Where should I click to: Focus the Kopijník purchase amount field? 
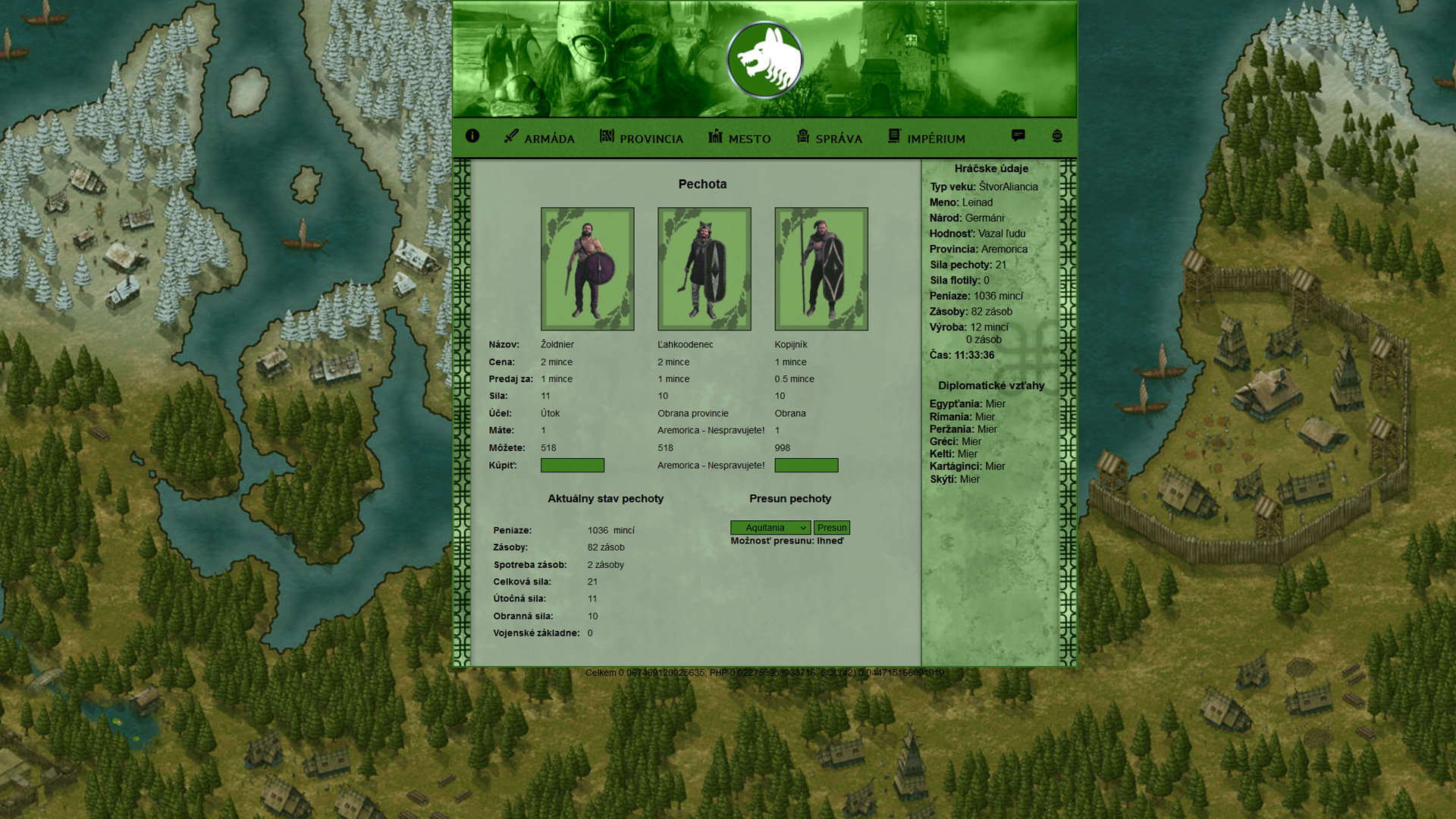[806, 466]
